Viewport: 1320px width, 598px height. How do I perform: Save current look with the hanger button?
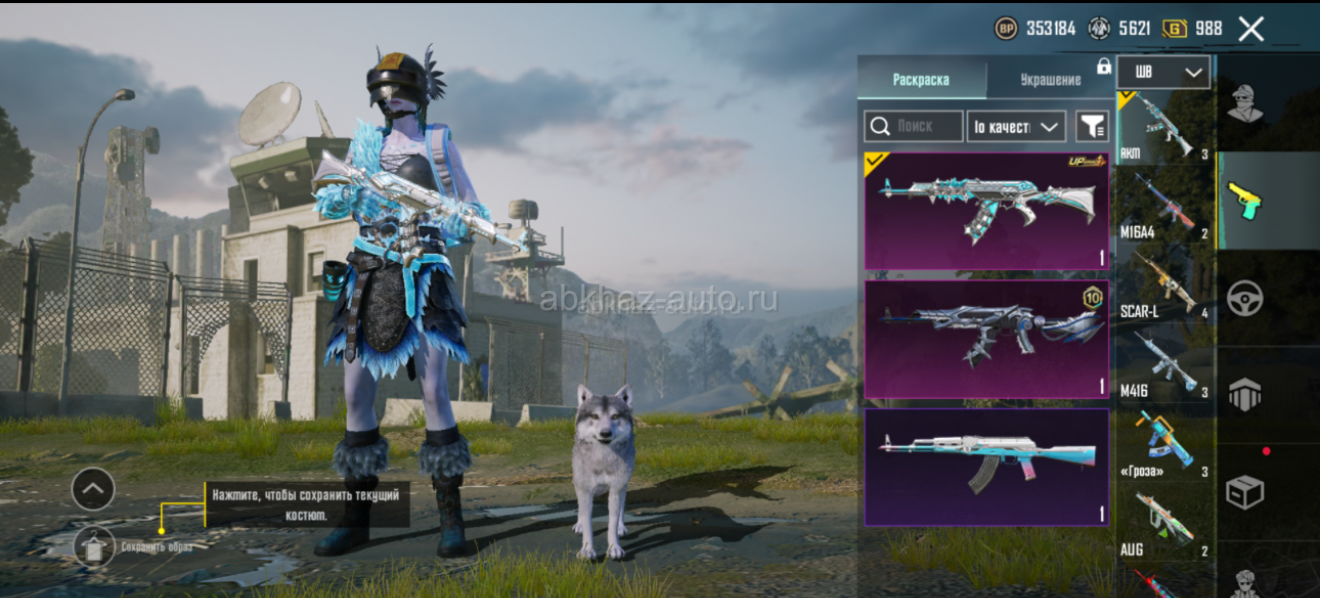tap(94, 546)
